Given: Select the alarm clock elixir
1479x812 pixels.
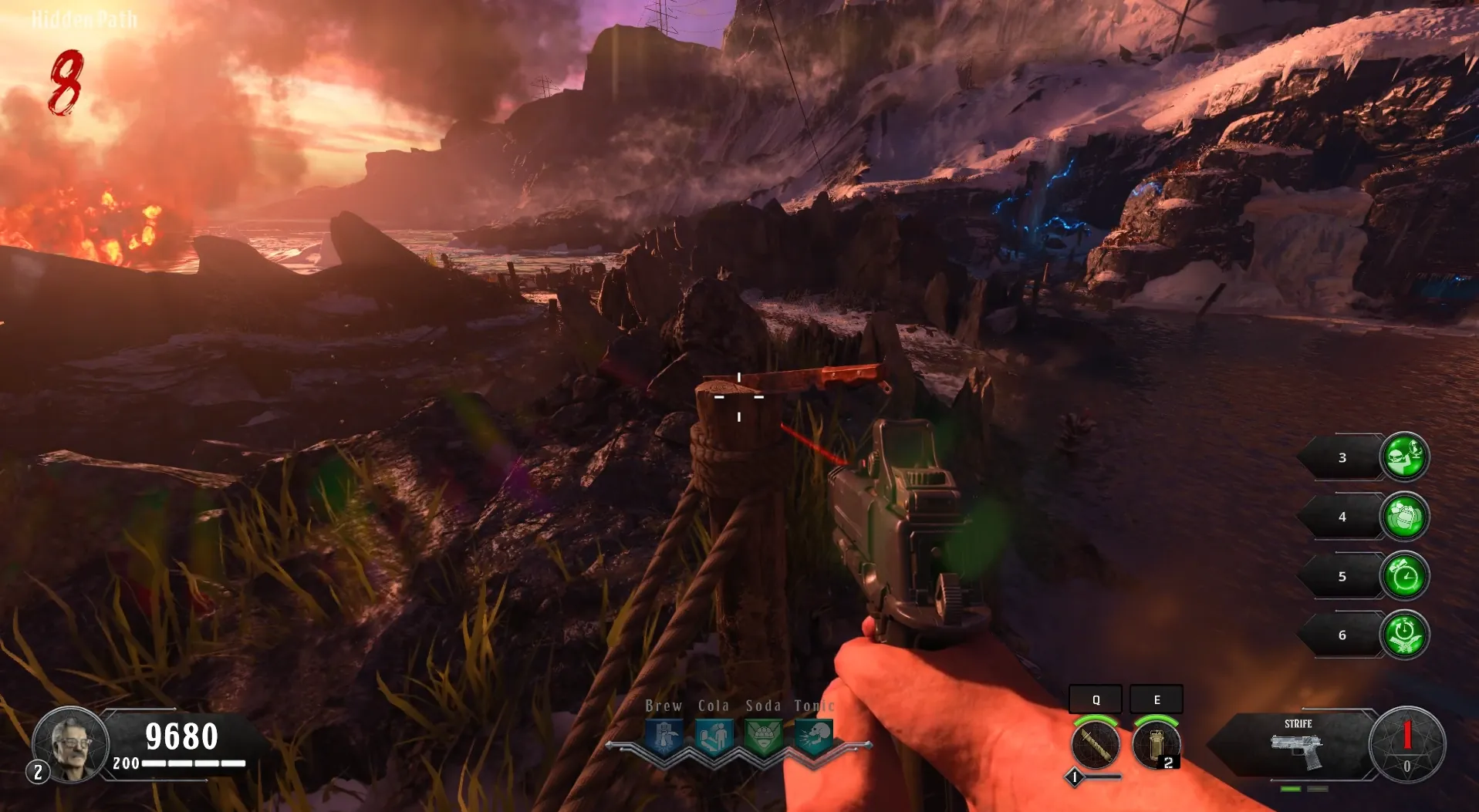Looking at the screenshot, I should tap(1403, 576).
